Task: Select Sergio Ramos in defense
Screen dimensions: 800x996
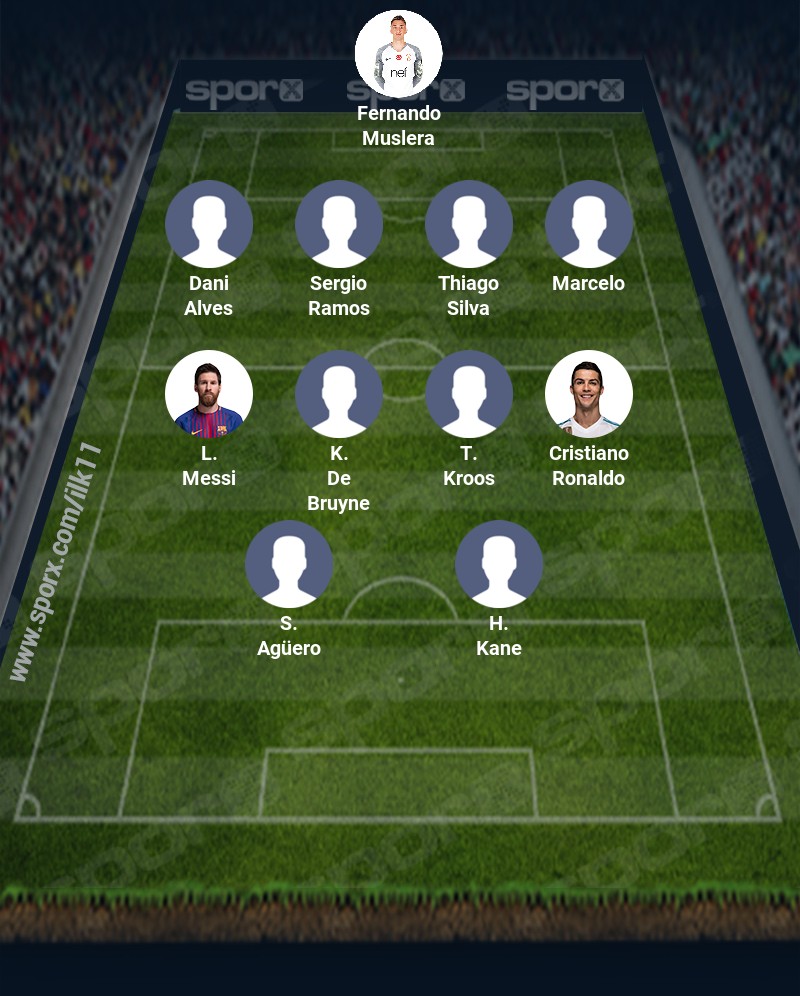Action: (339, 224)
